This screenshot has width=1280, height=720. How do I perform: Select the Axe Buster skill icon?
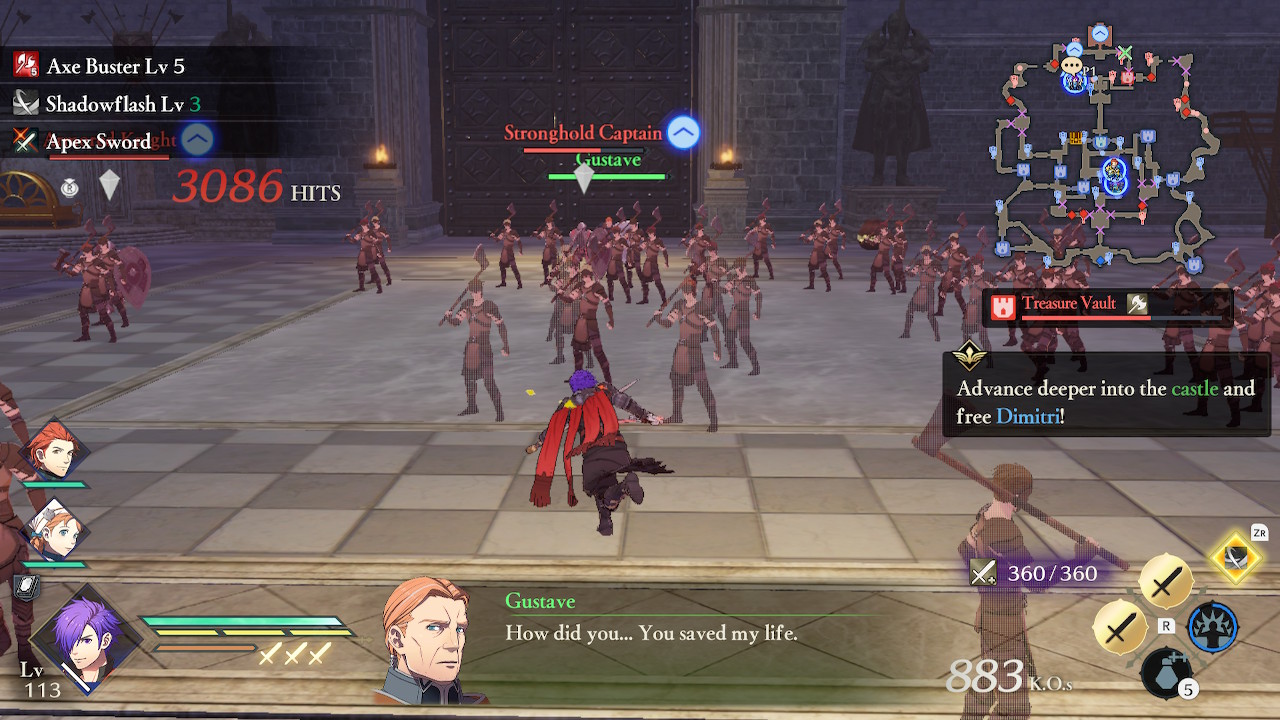pyautogui.click(x=24, y=65)
